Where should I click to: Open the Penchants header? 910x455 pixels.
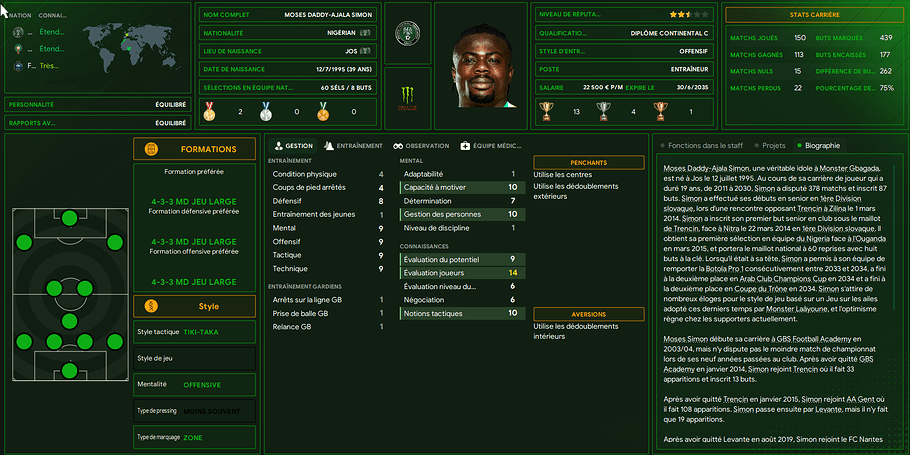588,162
